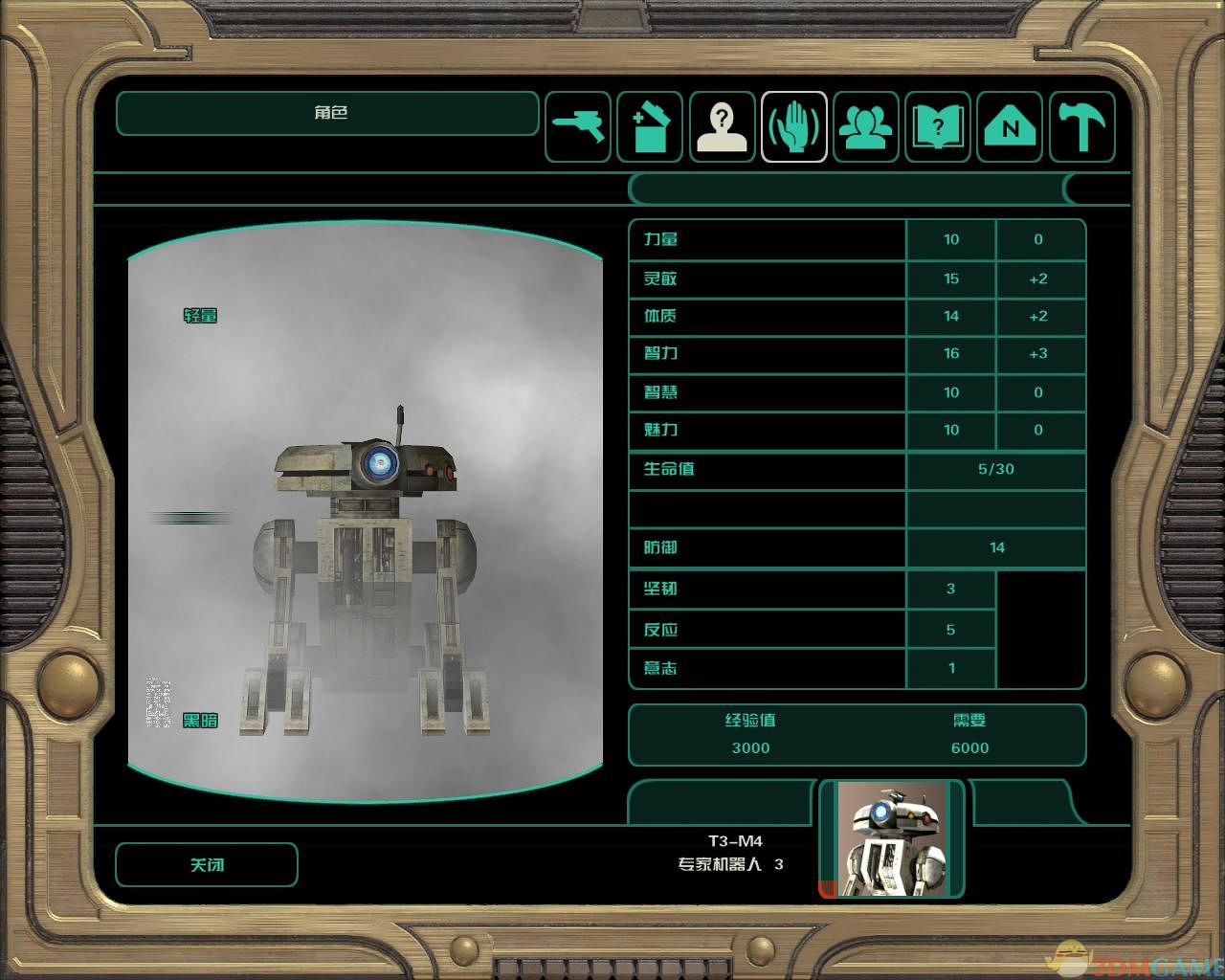
Task: Select the hand abilities tab
Action: click(794, 126)
